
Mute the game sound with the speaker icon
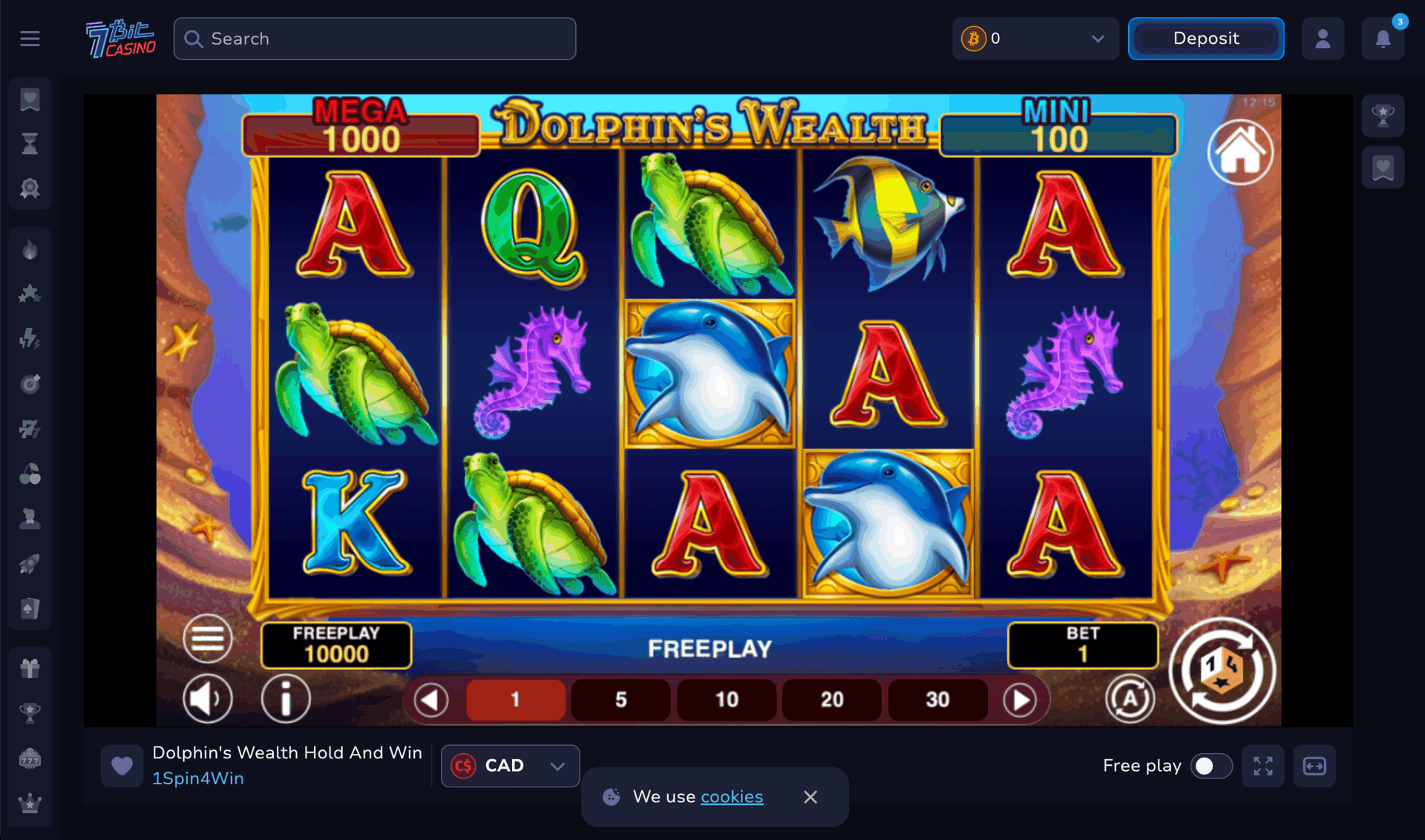208,698
